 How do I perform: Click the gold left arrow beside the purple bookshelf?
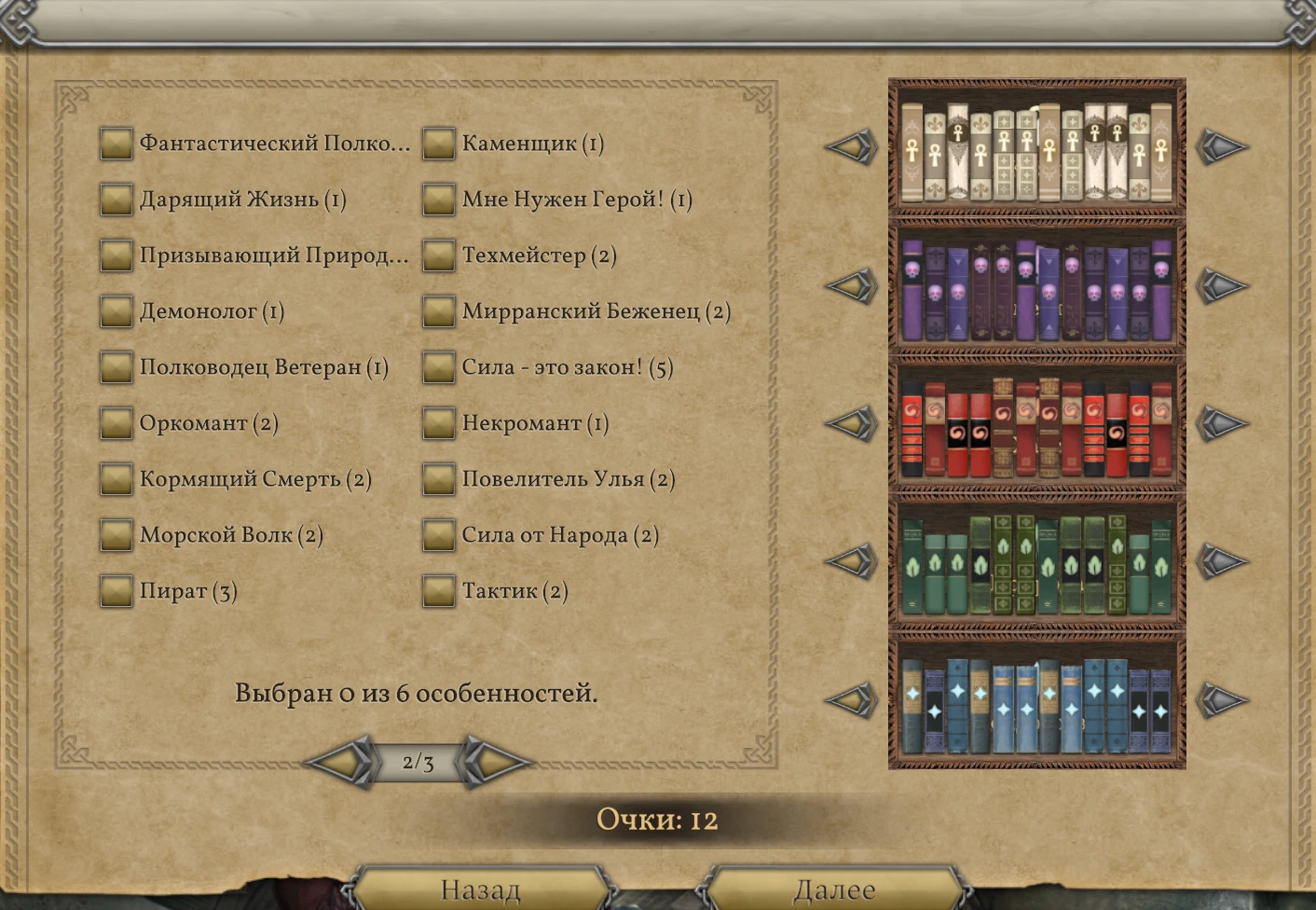tap(852, 283)
